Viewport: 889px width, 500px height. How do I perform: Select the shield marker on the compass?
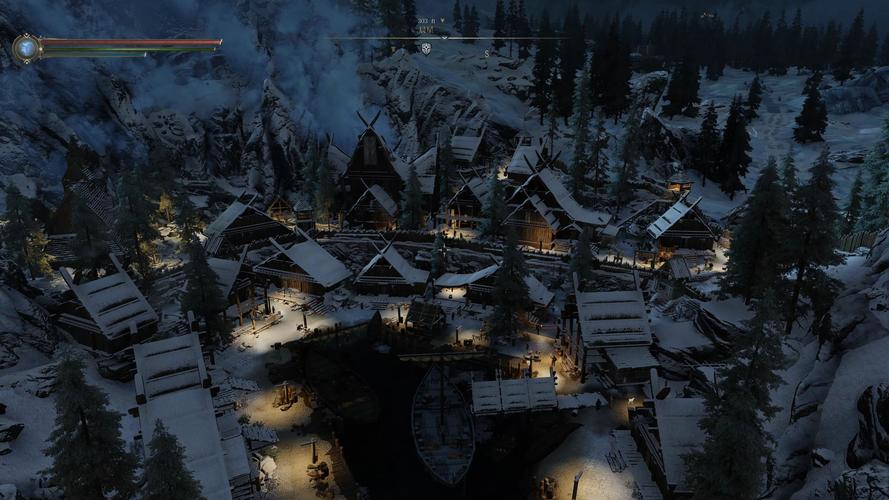pyautogui.click(x=426, y=48)
